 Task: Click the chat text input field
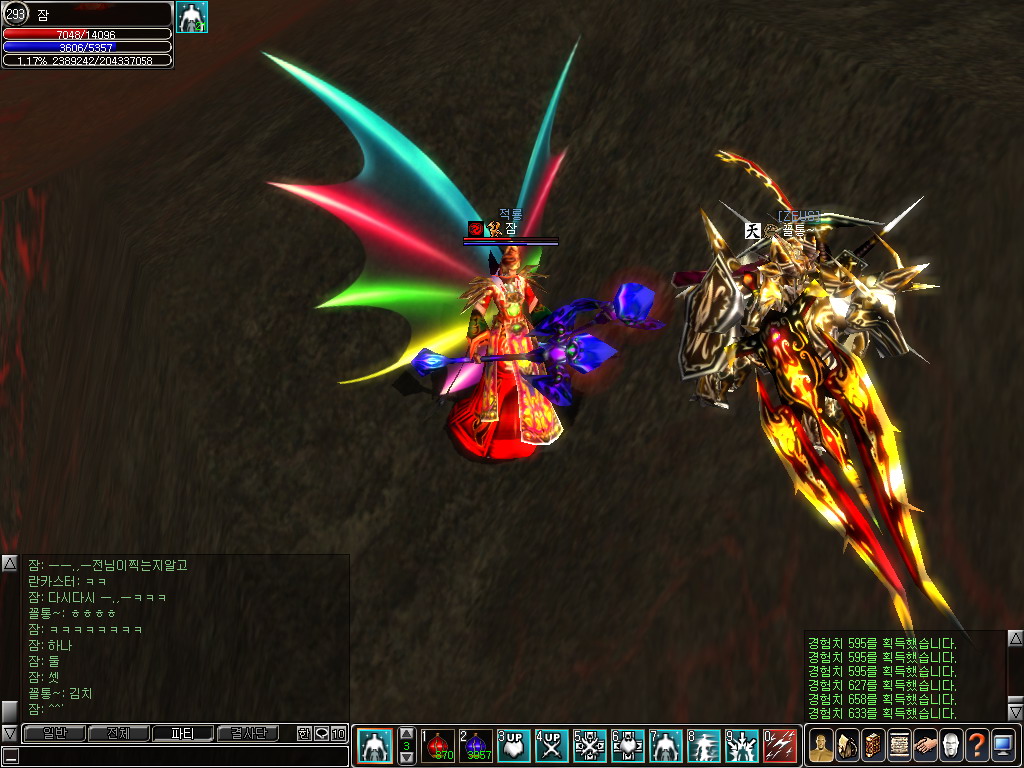(180, 756)
